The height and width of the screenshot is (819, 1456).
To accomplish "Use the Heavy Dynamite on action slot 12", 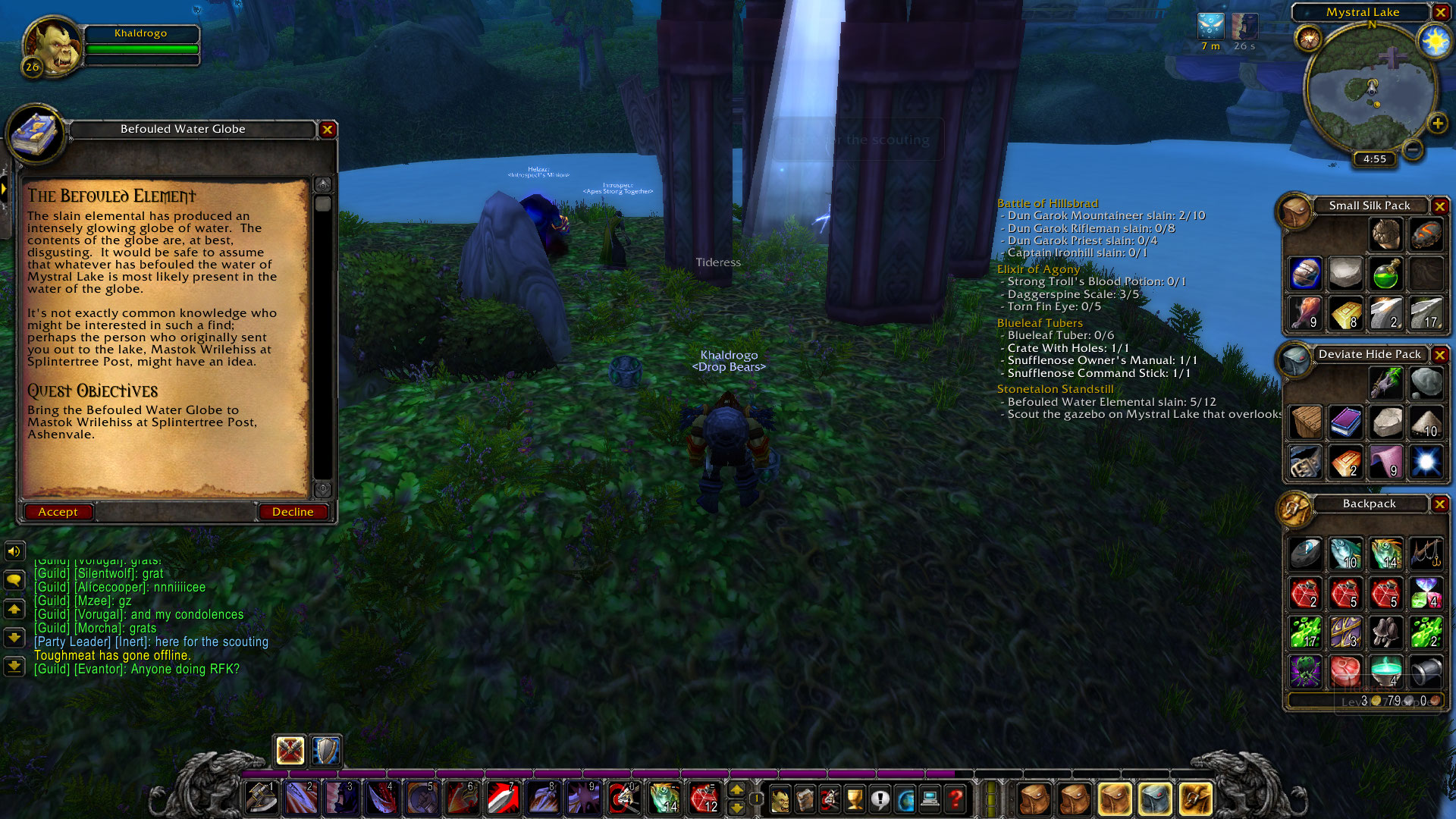I will (x=705, y=798).
